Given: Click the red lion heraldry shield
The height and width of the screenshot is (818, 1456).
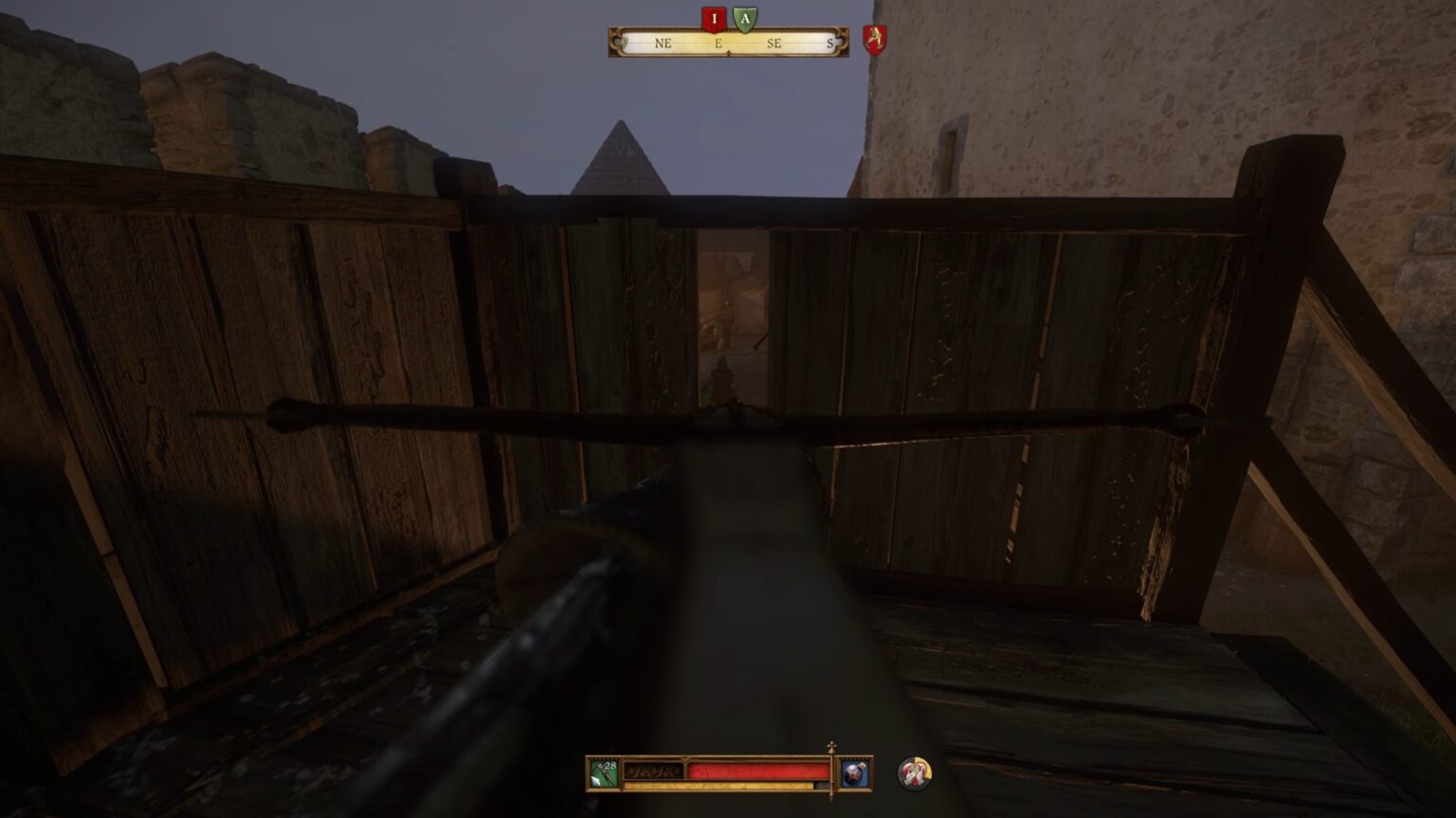Looking at the screenshot, I should pos(876,40).
